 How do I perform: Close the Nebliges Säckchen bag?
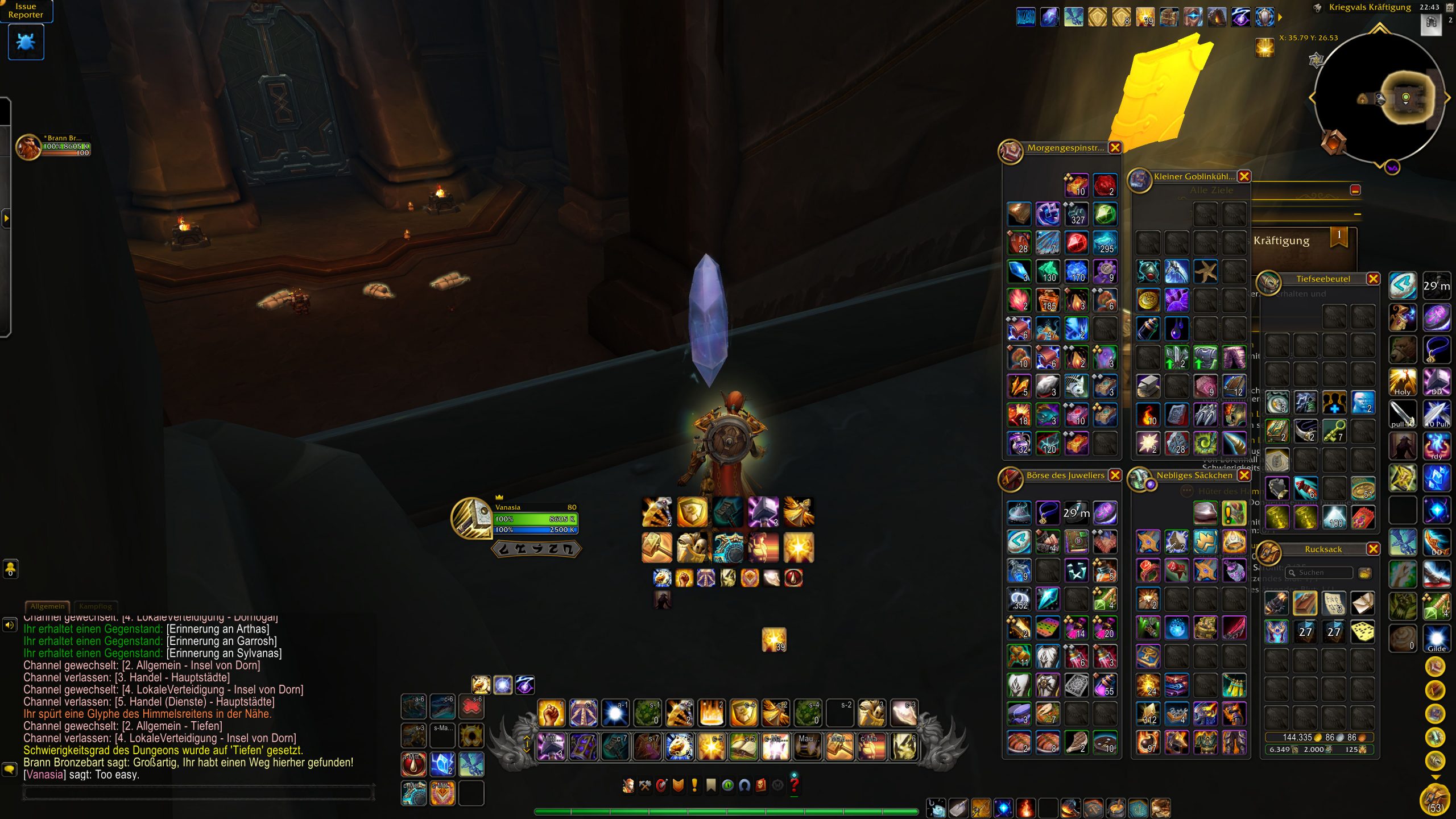click(1244, 475)
